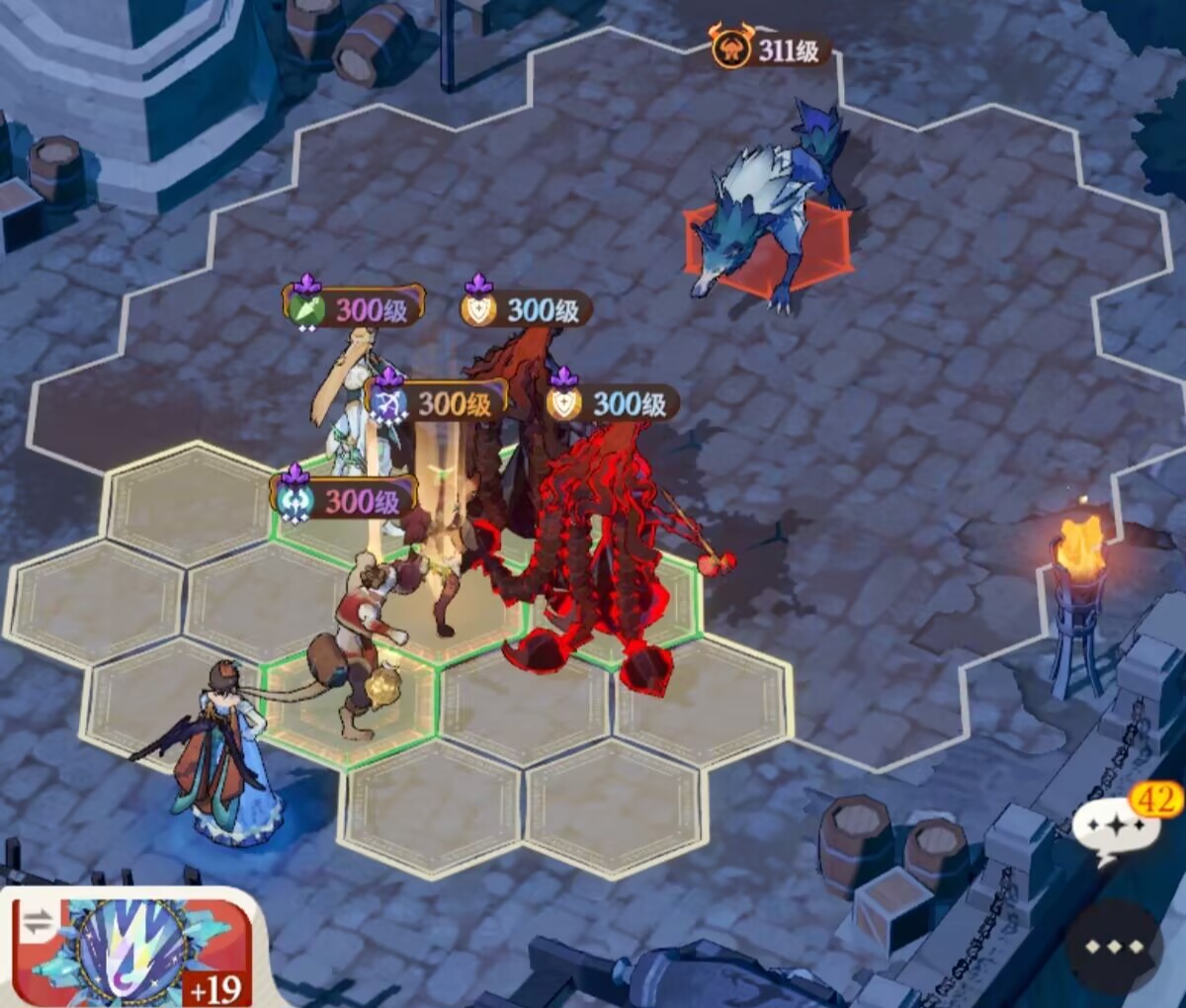Choose the bow-icon 300级 hero badge
This screenshot has width=1186, height=1008.
[x=437, y=402]
